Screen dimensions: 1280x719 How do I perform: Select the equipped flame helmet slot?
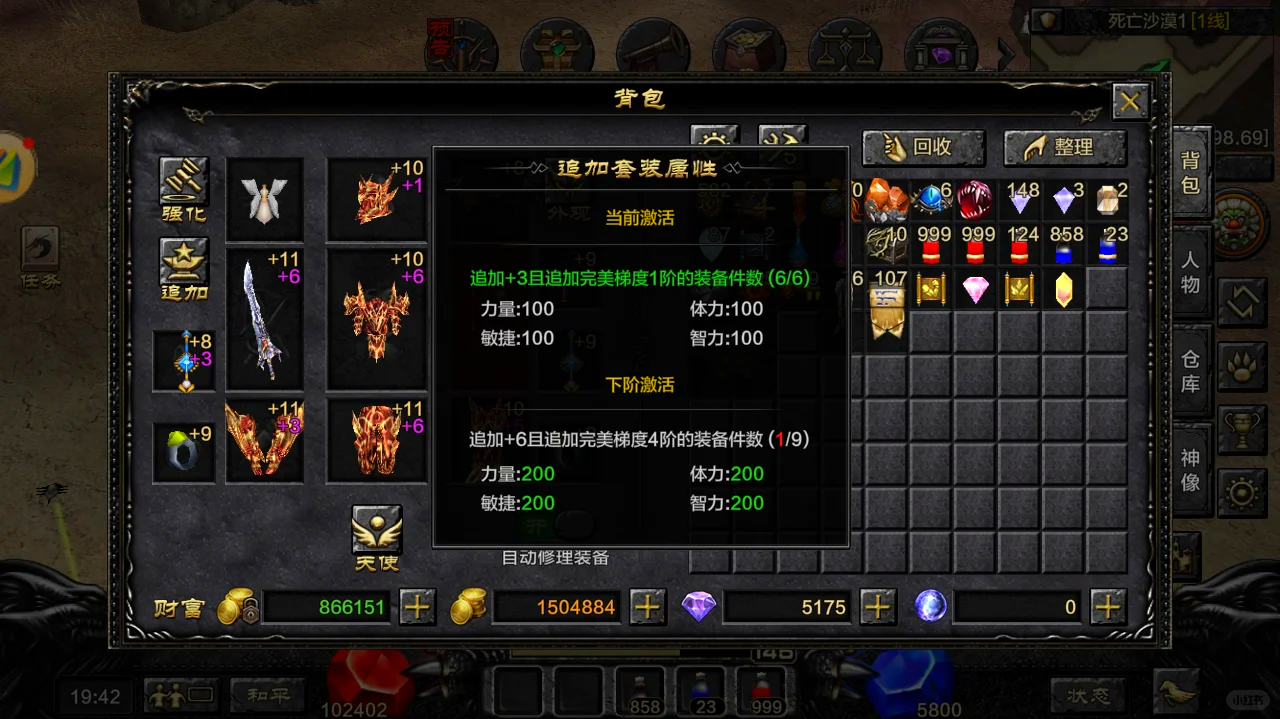point(377,199)
